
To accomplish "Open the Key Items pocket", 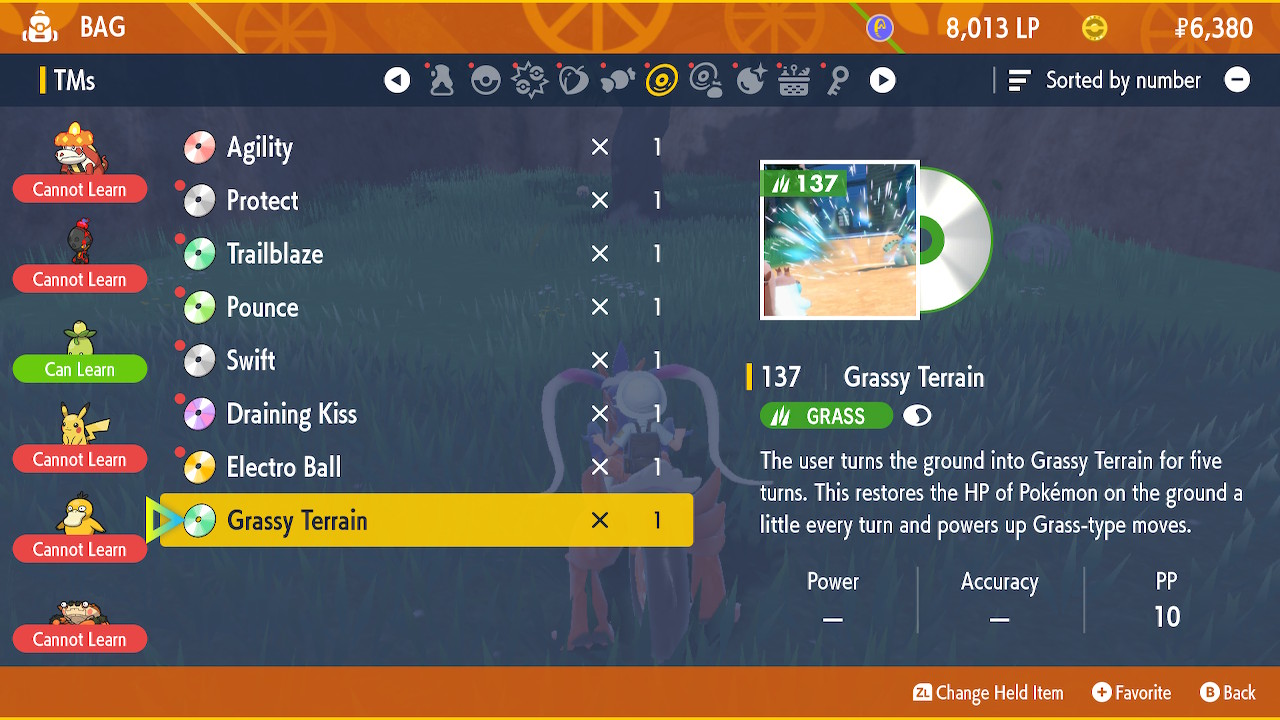I will click(837, 79).
